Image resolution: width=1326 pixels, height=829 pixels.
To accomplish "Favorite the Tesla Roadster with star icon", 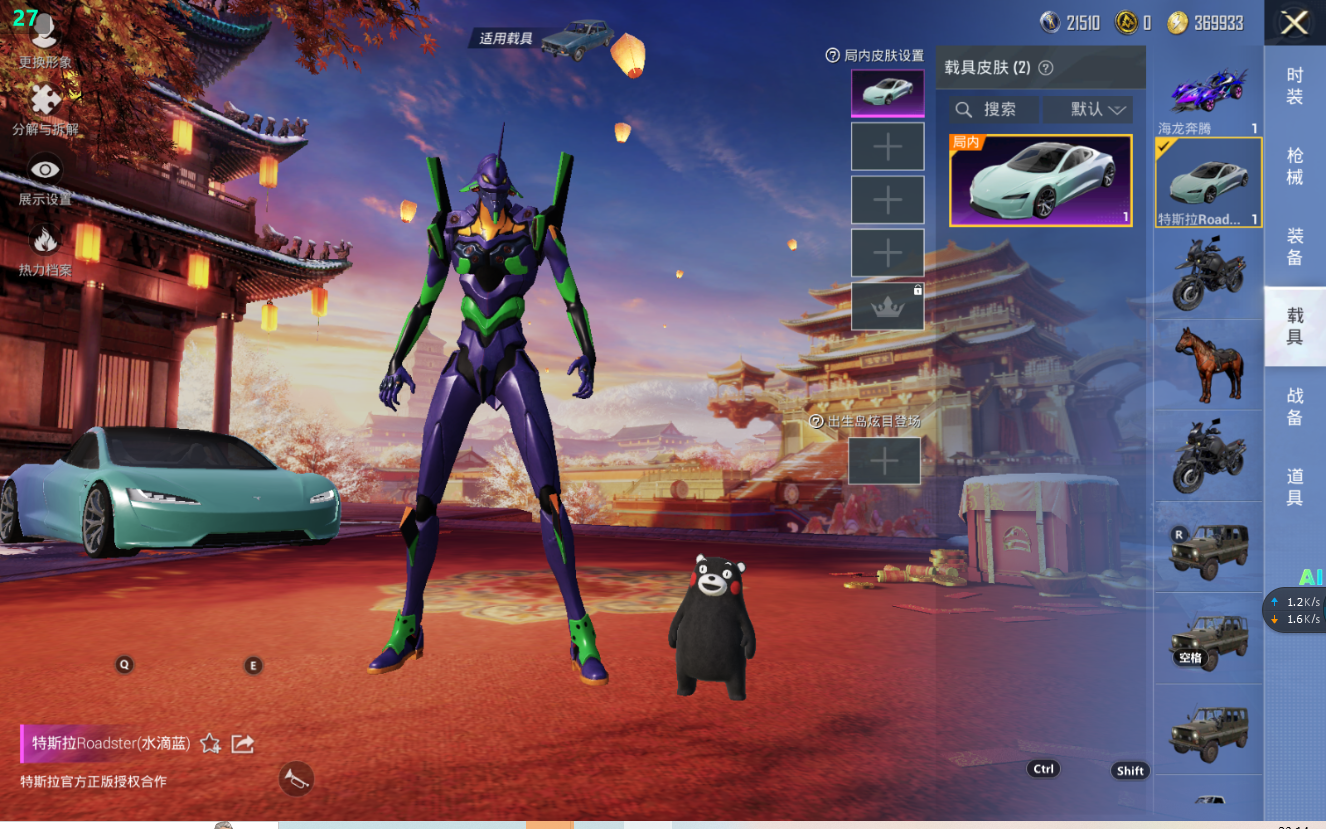I will pyautogui.click(x=210, y=743).
